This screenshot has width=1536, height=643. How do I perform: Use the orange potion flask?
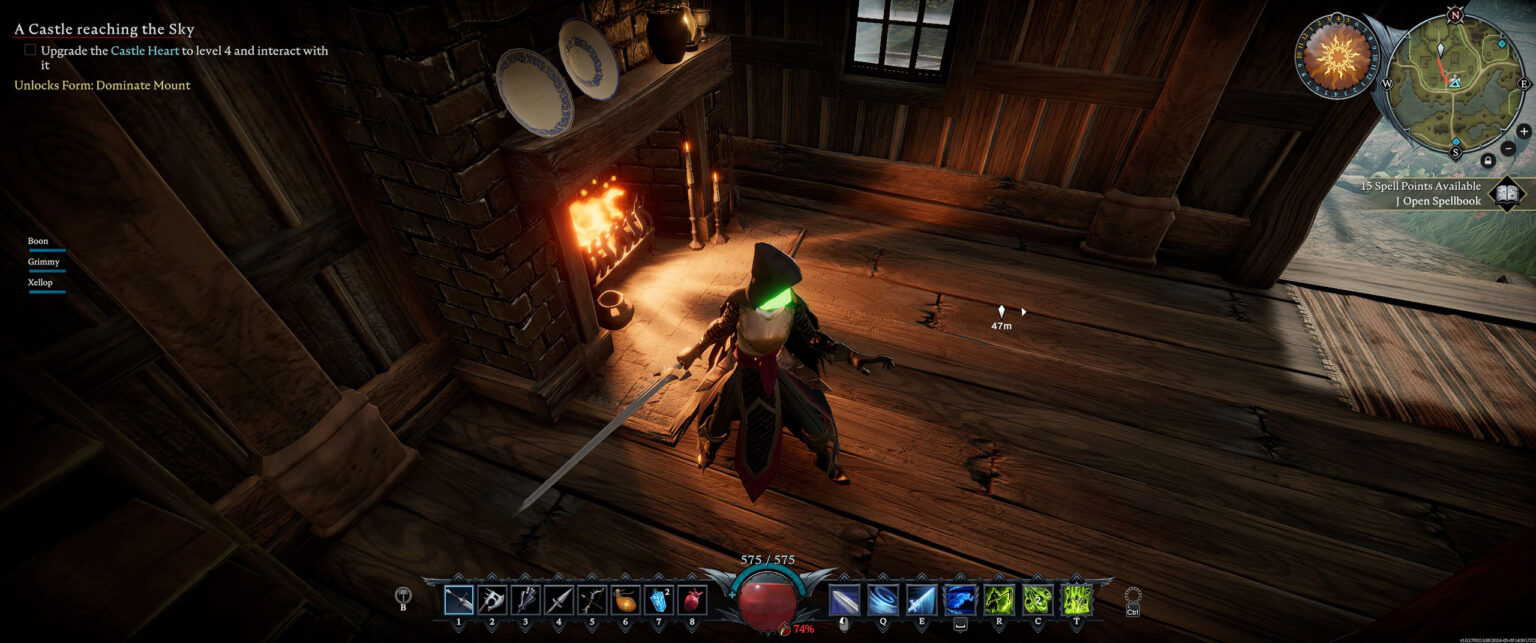pyautogui.click(x=625, y=599)
